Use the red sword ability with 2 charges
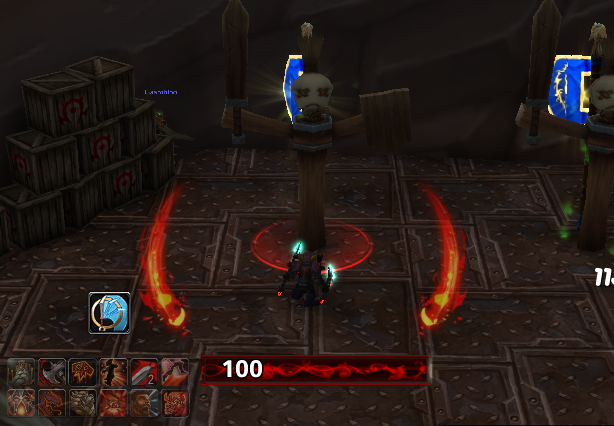Image resolution: width=614 pixels, height=426 pixels. 144,373
